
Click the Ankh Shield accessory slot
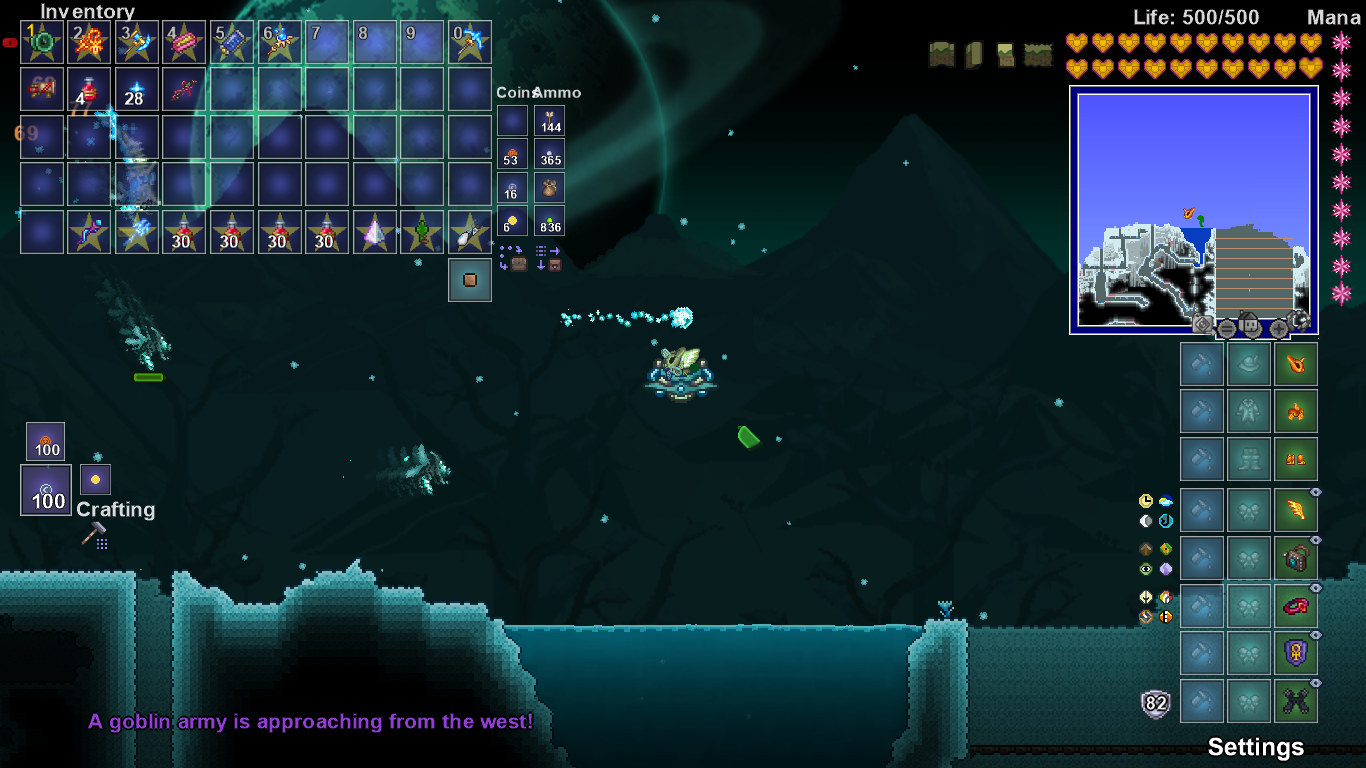pos(1296,655)
